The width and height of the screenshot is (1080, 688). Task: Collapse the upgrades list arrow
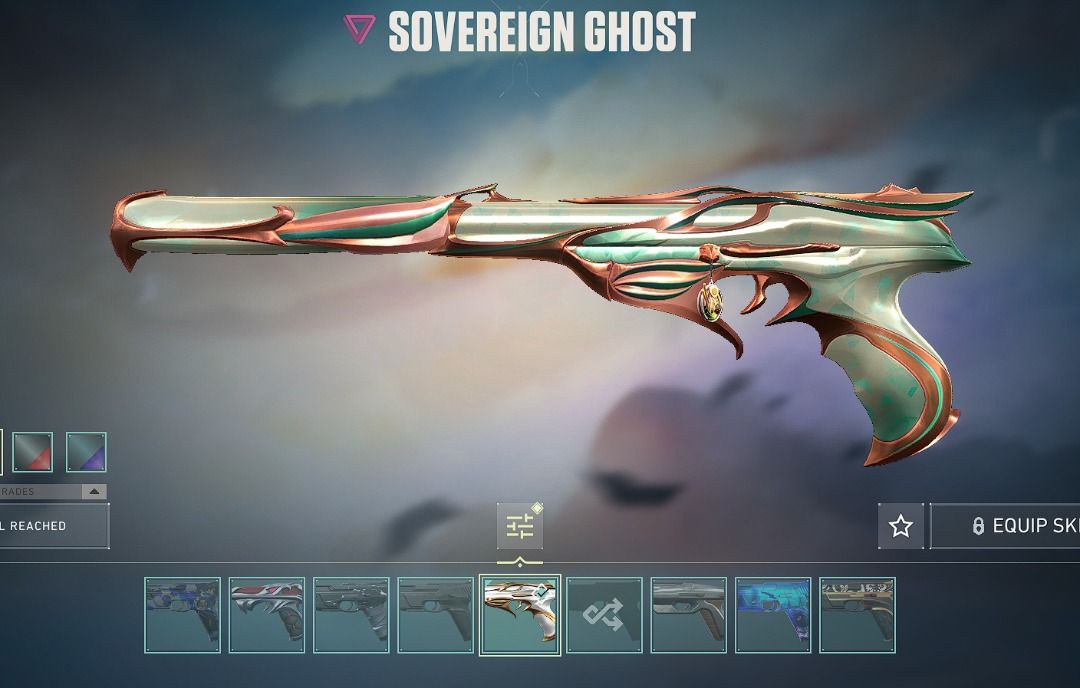(x=93, y=492)
